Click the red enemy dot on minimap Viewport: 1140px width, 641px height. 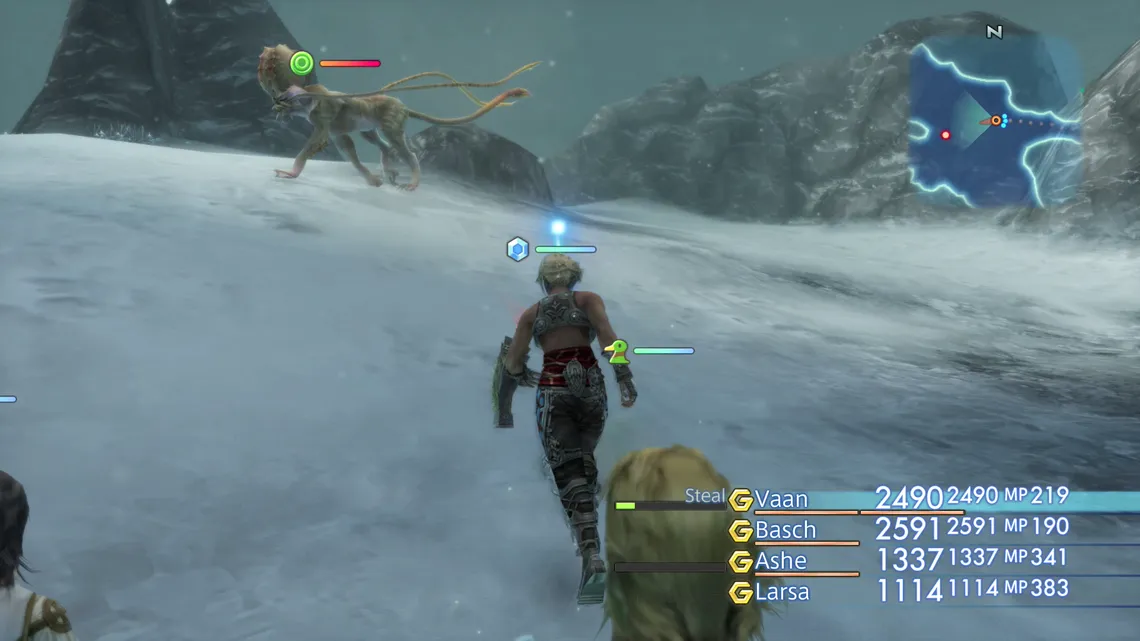pos(945,135)
